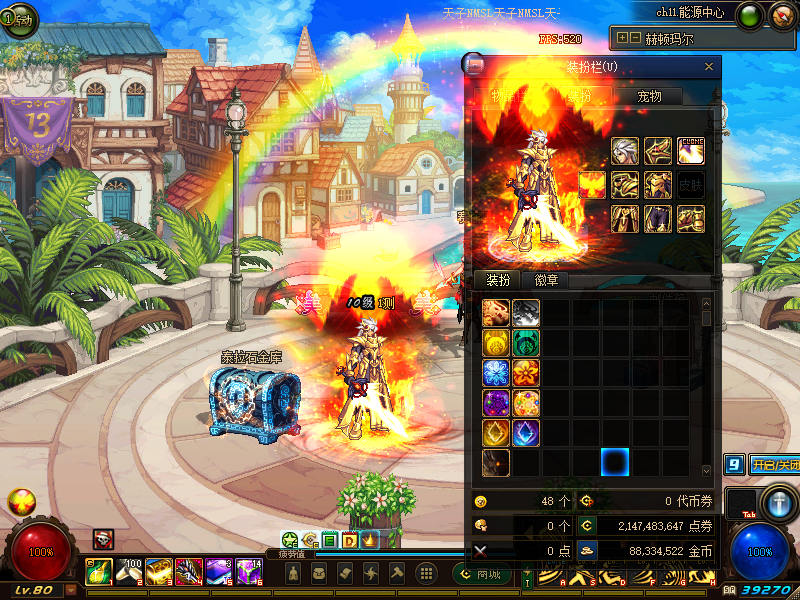
Task: Use the green potion in quickslot 1
Action: 100,572
